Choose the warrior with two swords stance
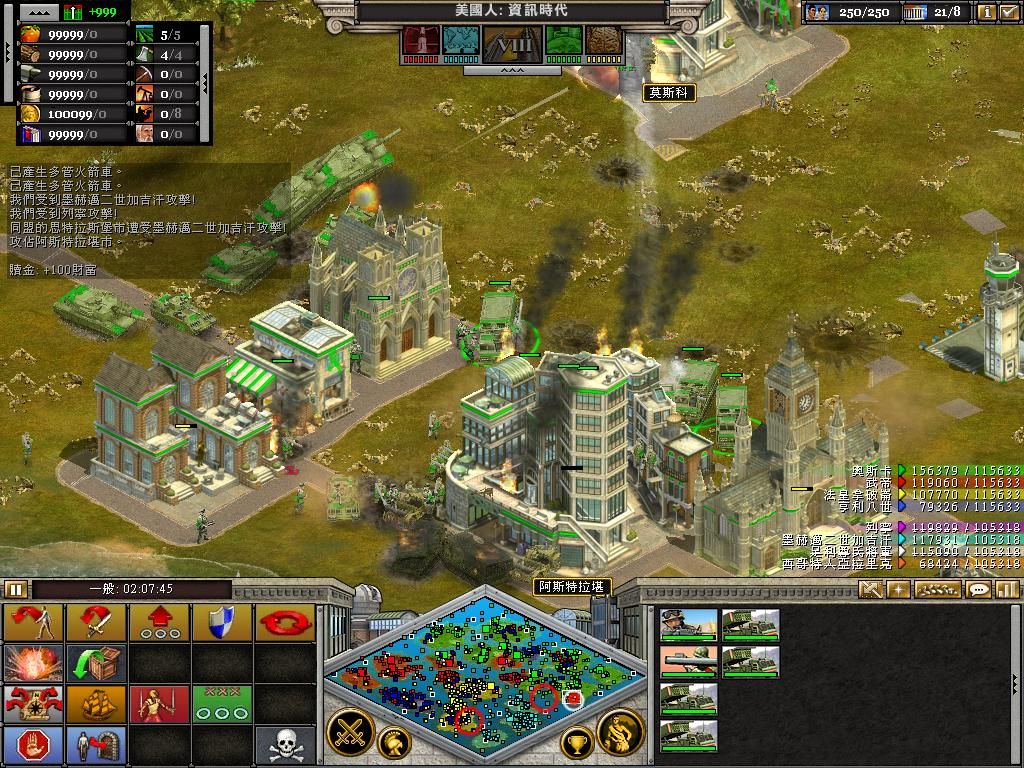1024x768 pixels. click(158, 703)
